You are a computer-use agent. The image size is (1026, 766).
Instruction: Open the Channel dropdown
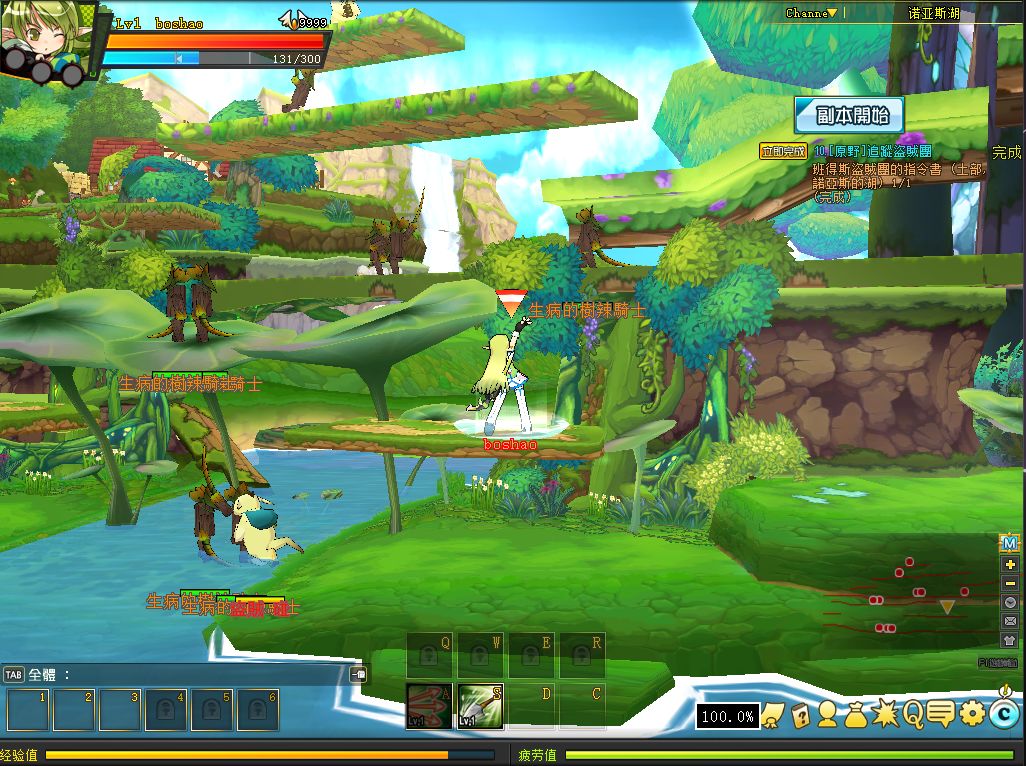811,13
